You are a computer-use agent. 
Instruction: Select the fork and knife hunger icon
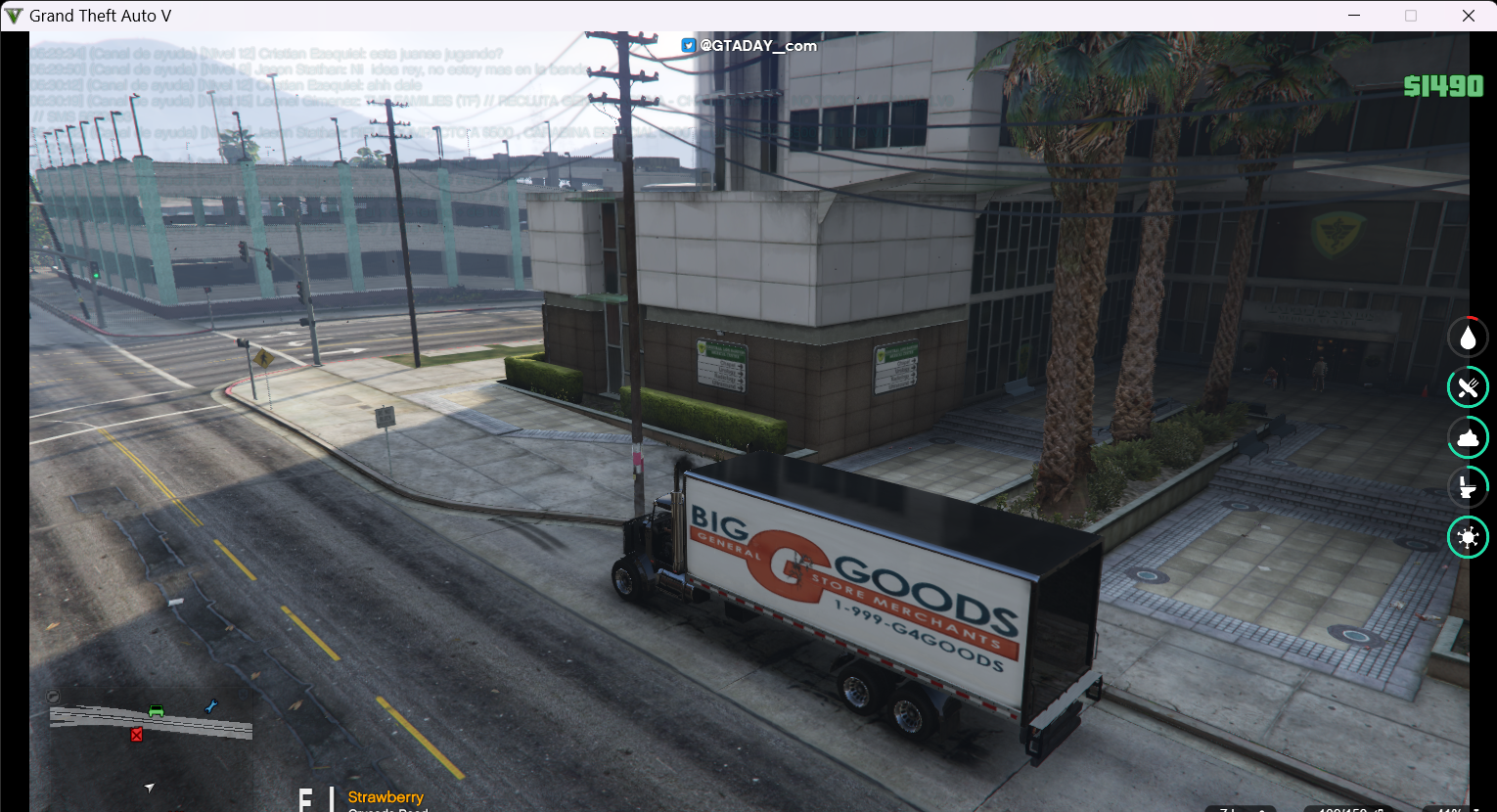coord(1468,387)
